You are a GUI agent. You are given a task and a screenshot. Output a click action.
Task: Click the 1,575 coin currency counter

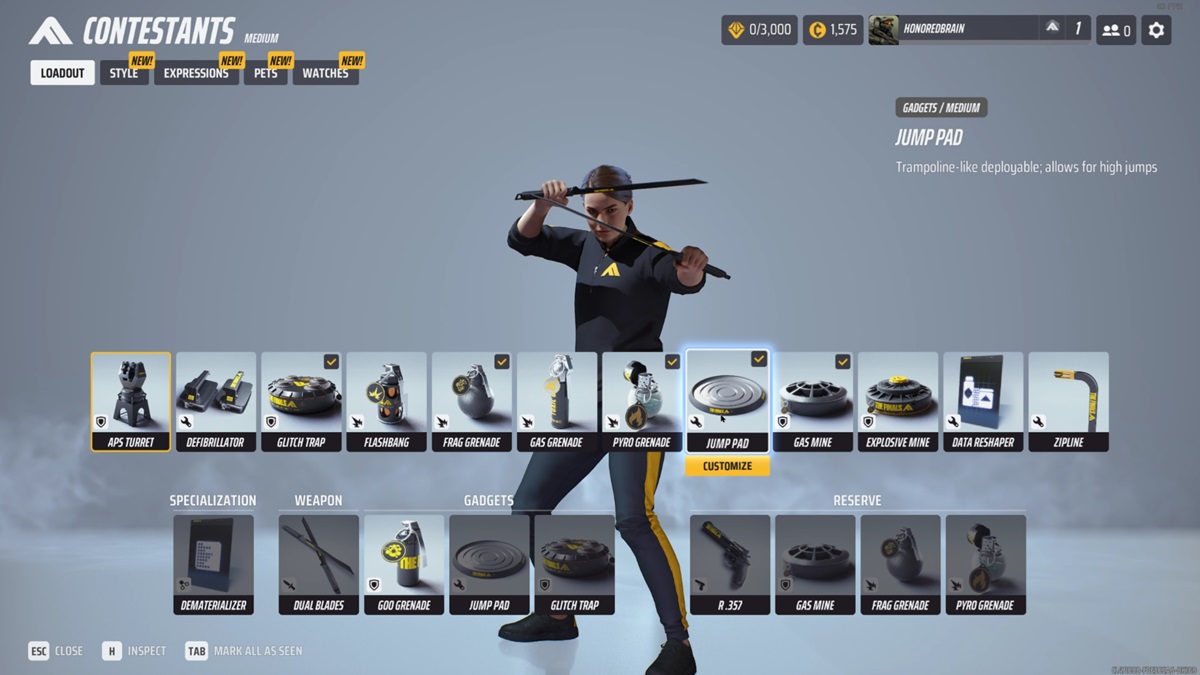[x=832, y=30]
